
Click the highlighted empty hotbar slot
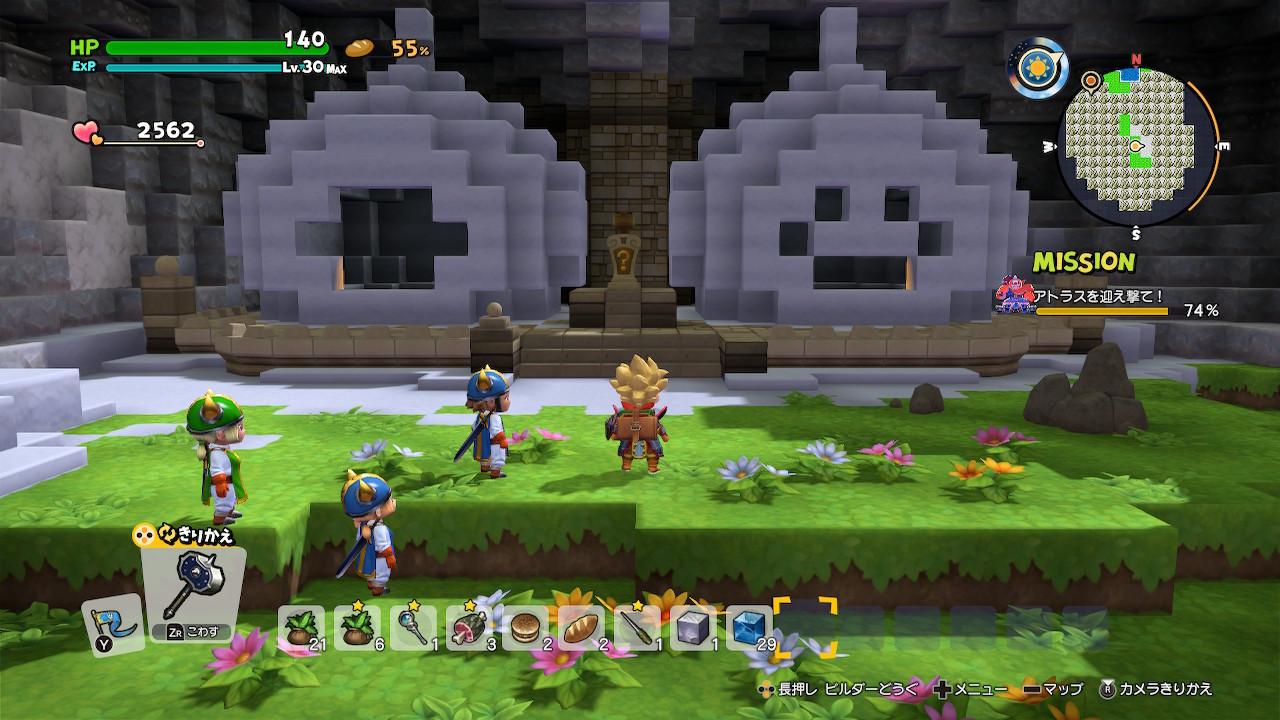(806, 628)
